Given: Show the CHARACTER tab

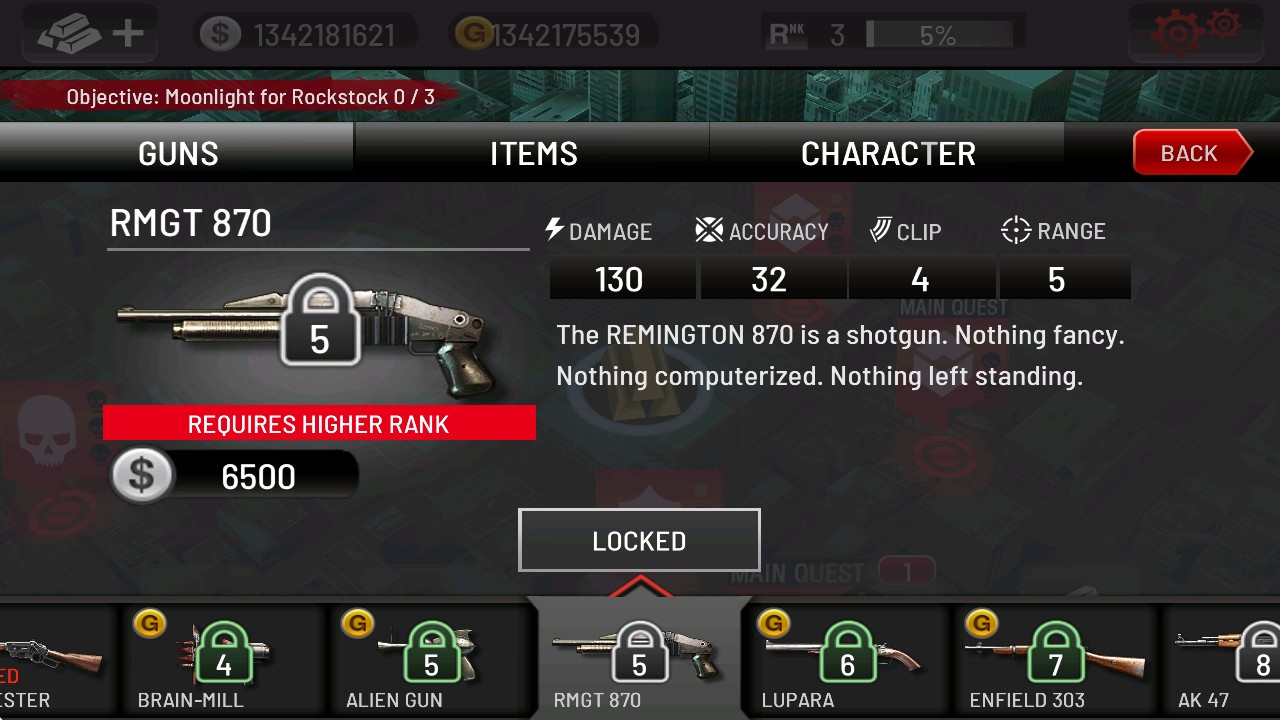Looking at the screenshot, I should tap(888, 153).
